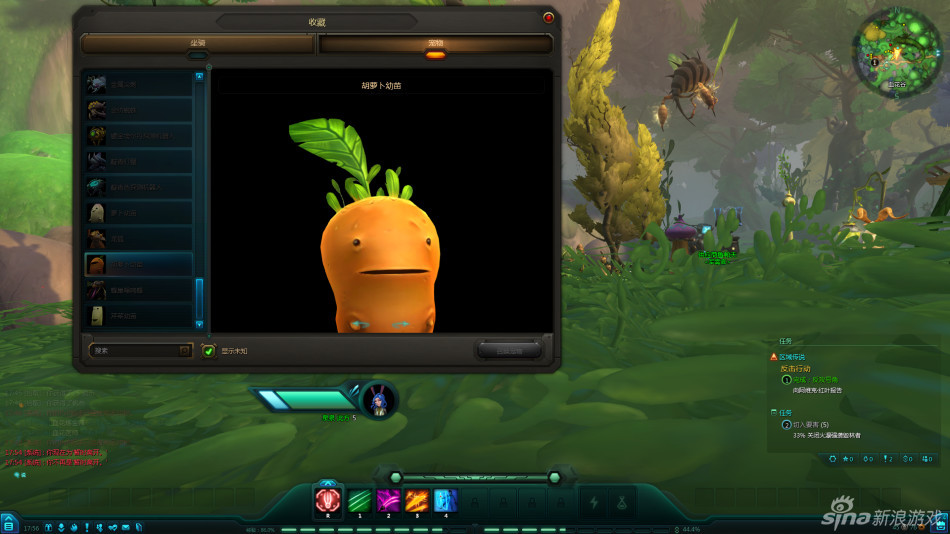Activate the blue ability in slot 4
The height and width of the screenshot is (534, 950).
tap(446, 501)
